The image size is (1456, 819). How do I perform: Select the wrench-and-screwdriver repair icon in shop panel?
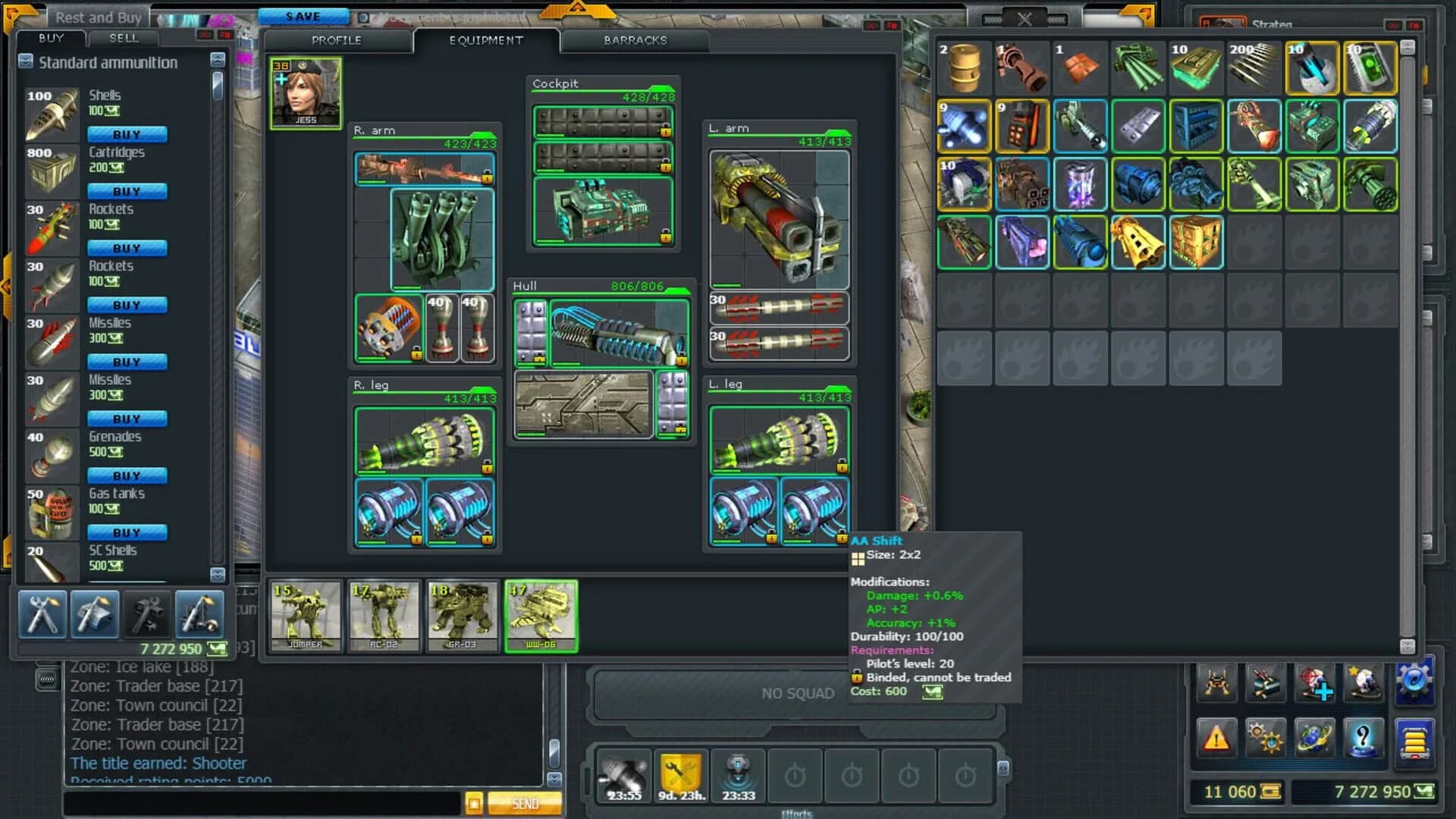43,614
